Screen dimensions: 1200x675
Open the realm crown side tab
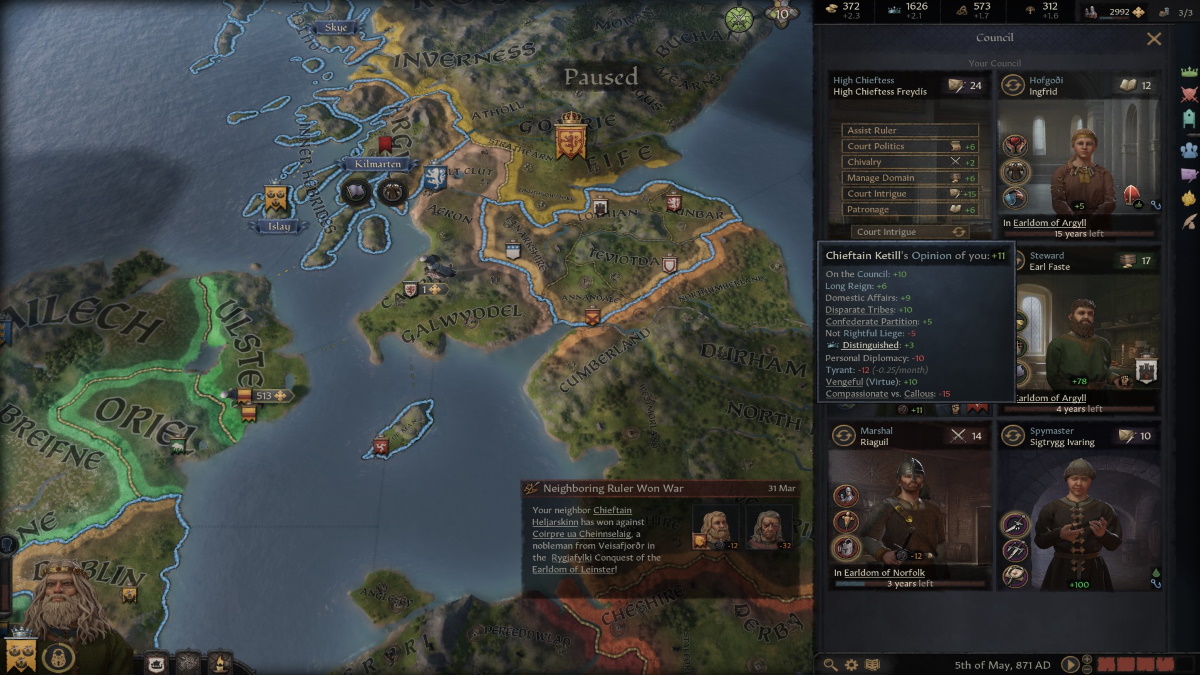(1189, 72)
